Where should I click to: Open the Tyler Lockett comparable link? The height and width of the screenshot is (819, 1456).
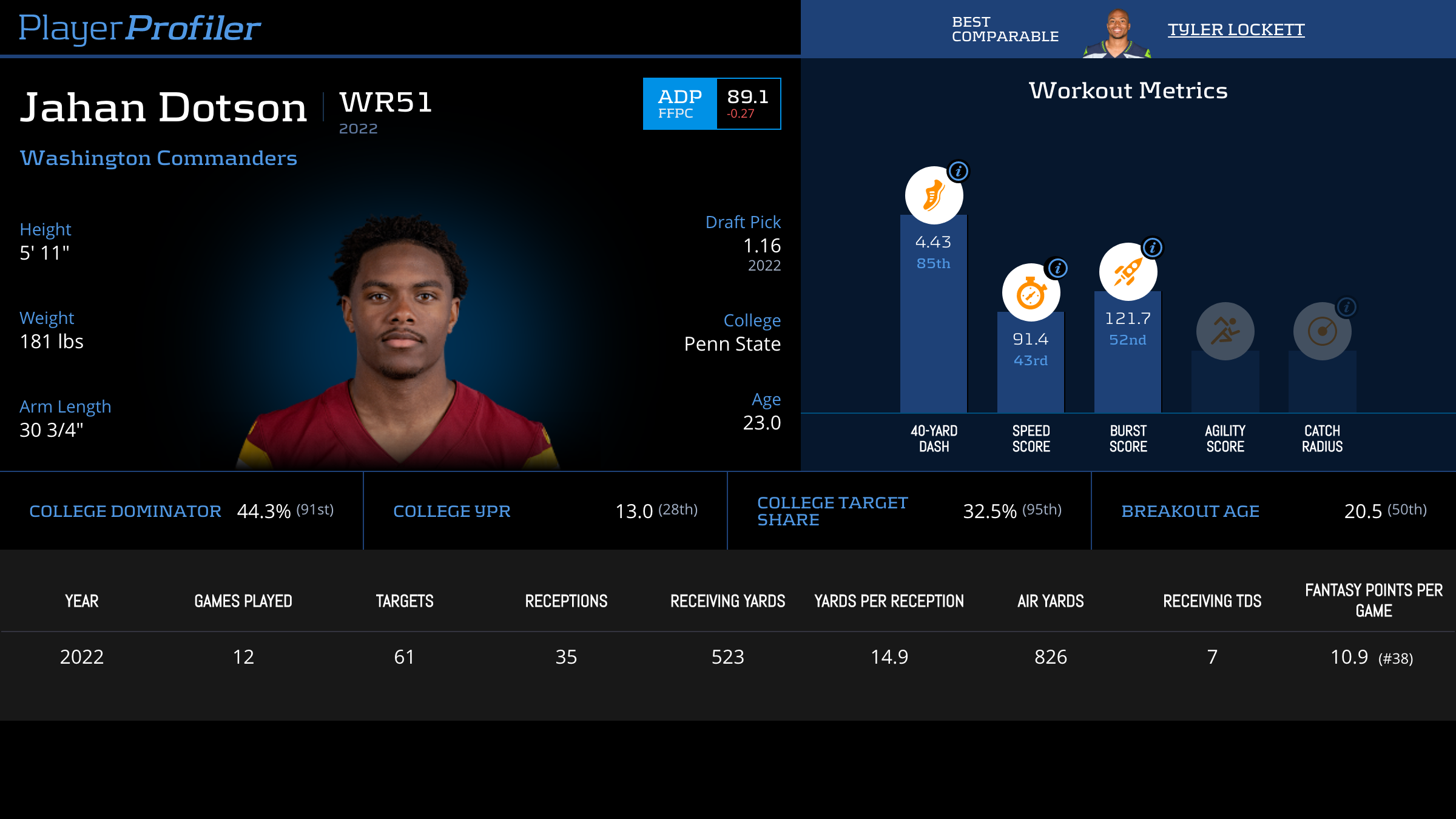click(x=1236, y=30)
